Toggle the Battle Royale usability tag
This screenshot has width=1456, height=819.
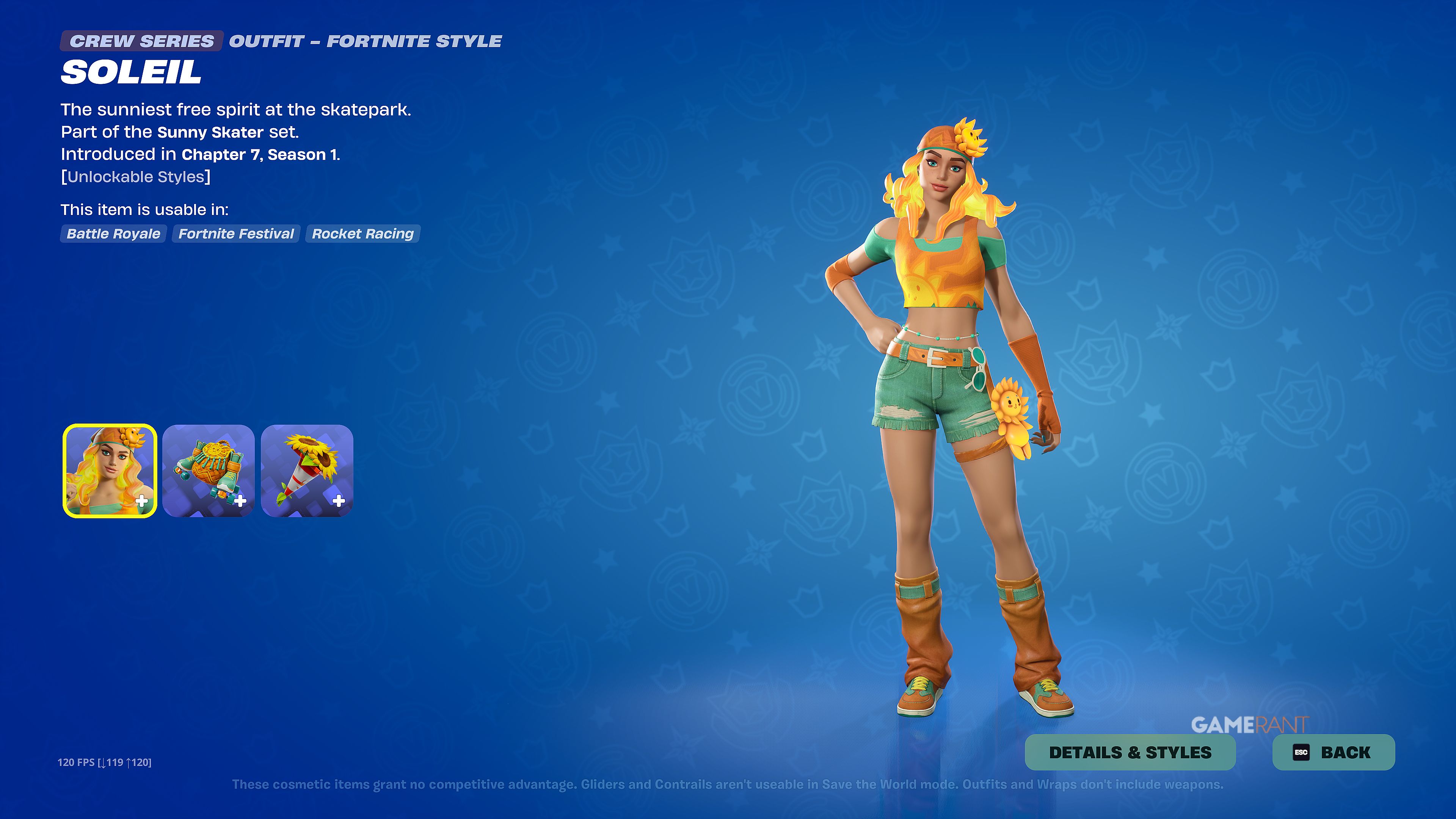pos(113,234)
